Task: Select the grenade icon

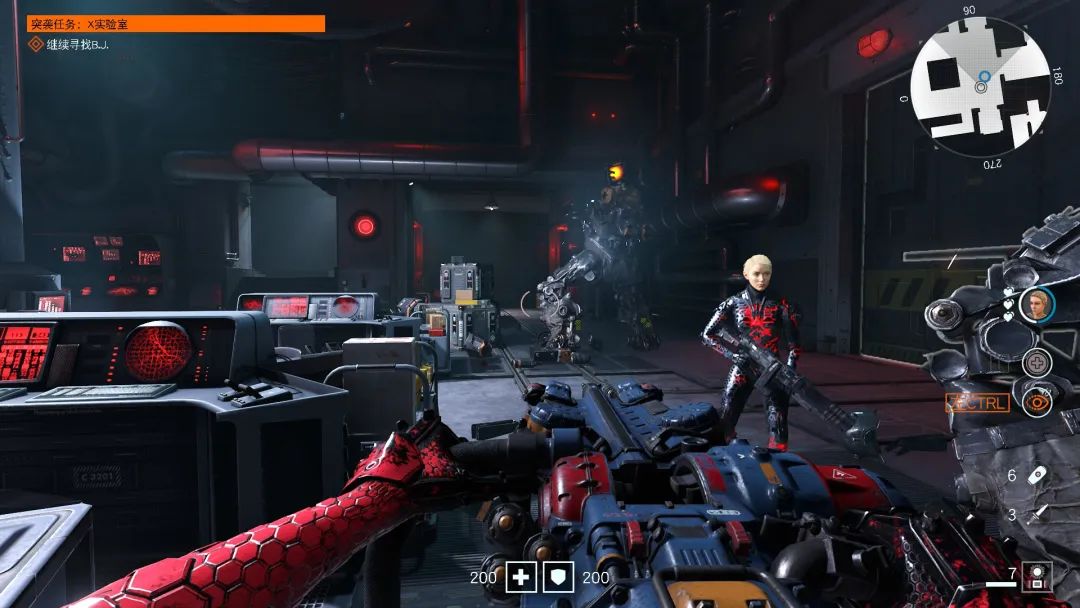Action: pos(1039,475)
